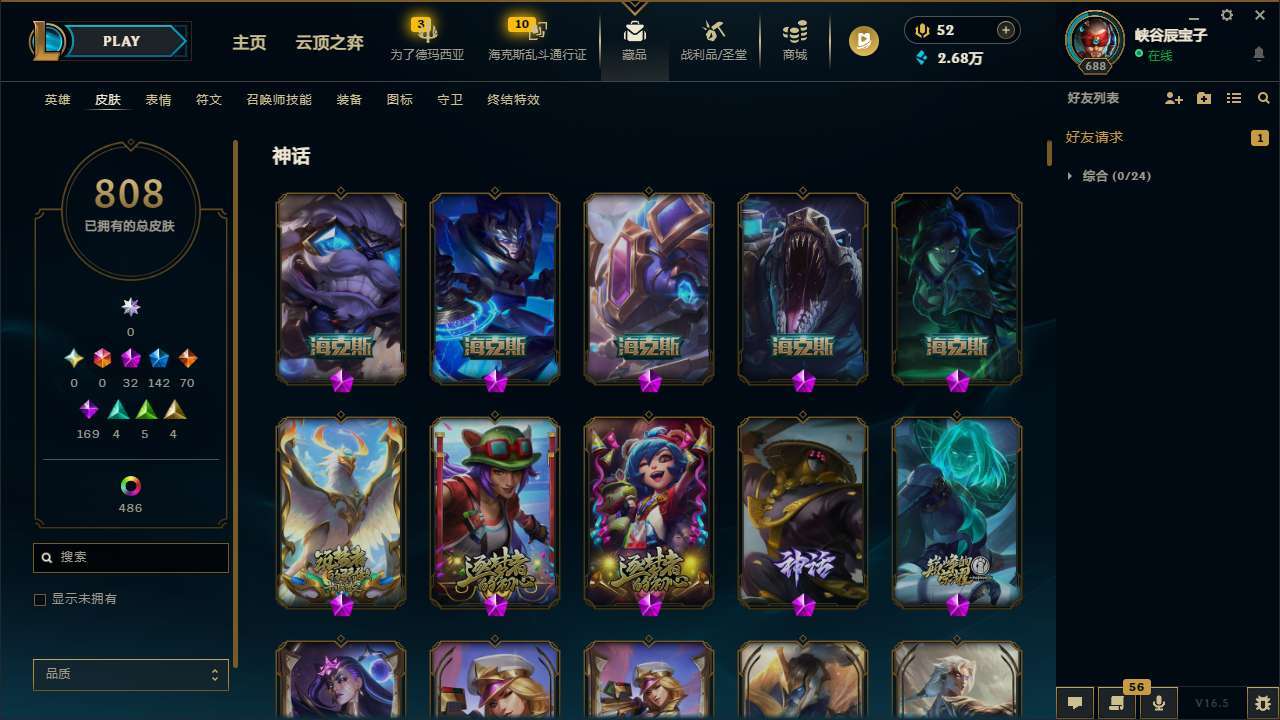Toggle the microphone in the bottom bar

pyautogui.click(x=1158, y=702)
